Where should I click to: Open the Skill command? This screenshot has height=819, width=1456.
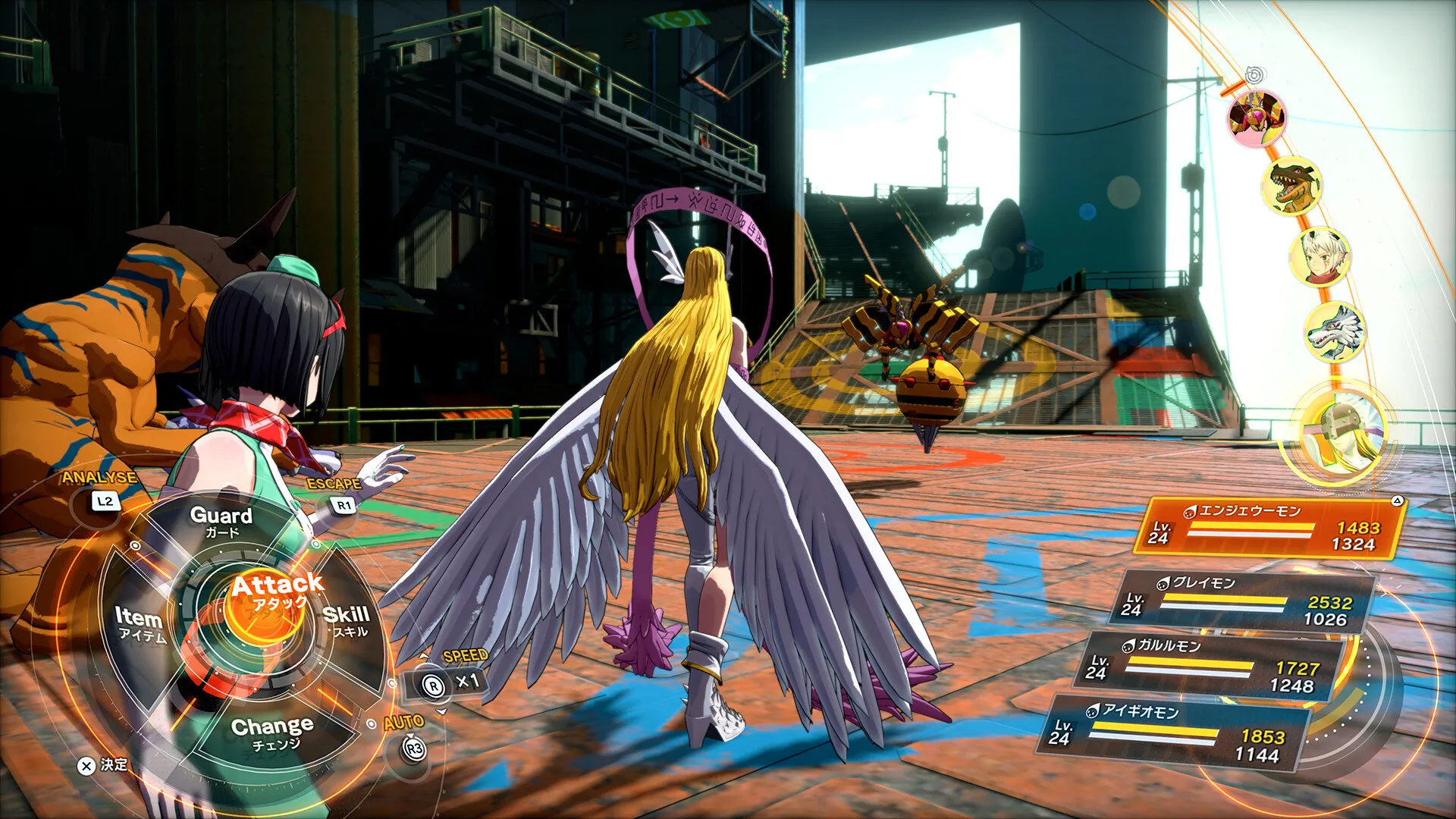point(346,620)
